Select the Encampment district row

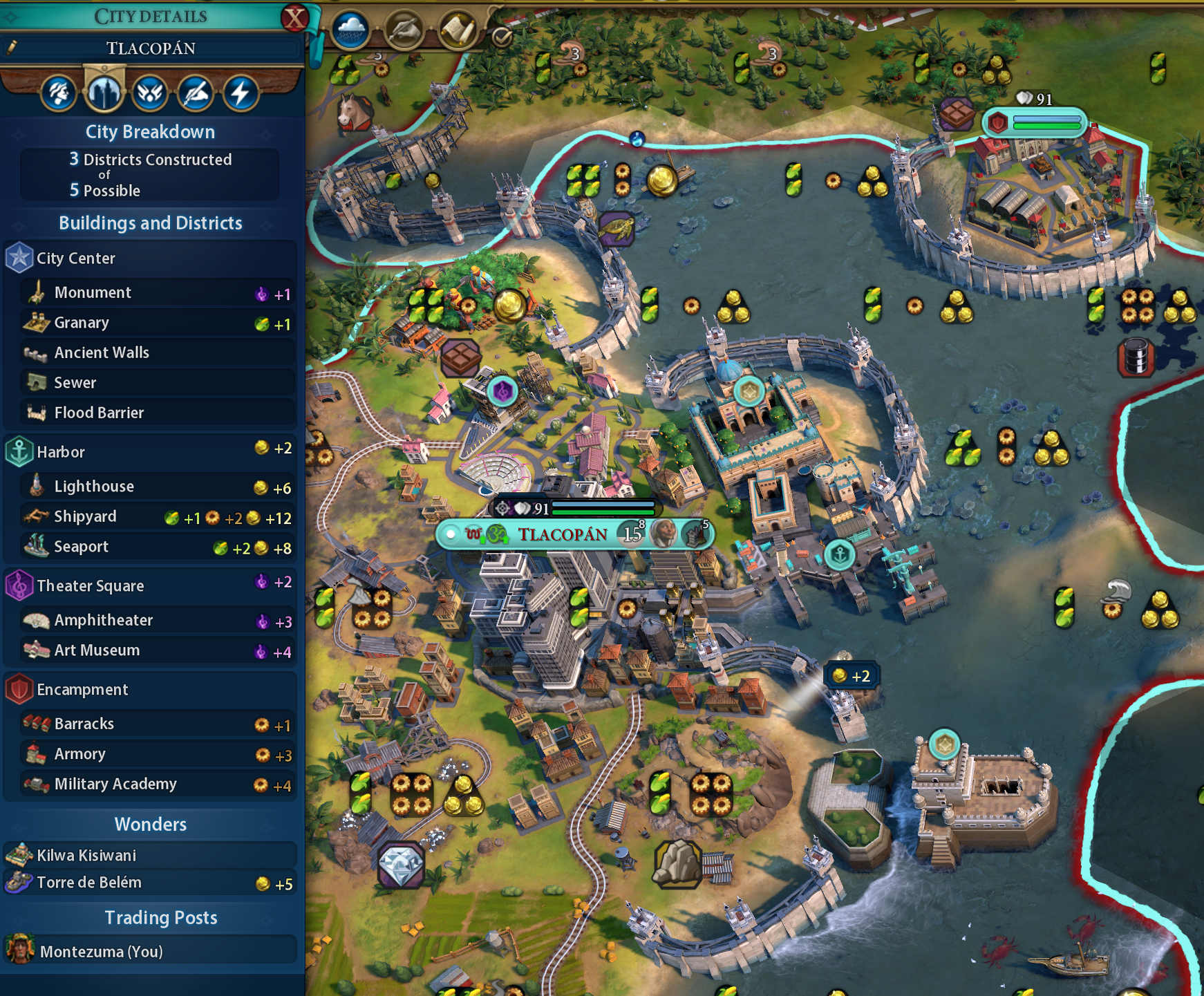[x=149, y=689]
